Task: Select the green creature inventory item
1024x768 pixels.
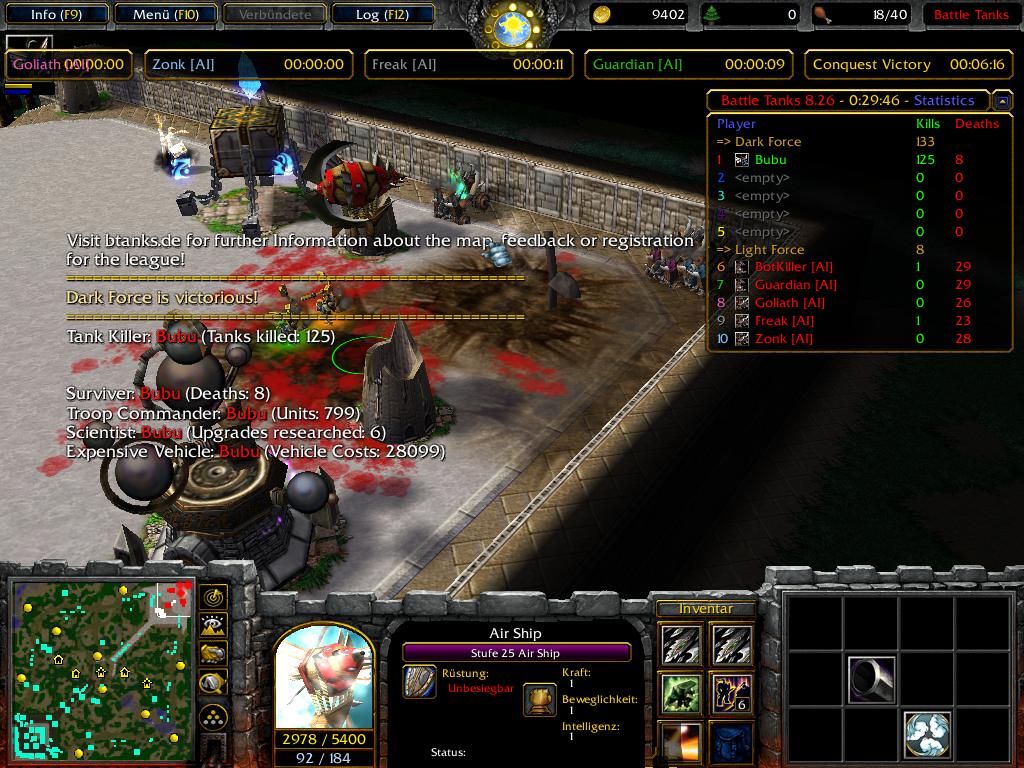Action: tap(680, 694)
